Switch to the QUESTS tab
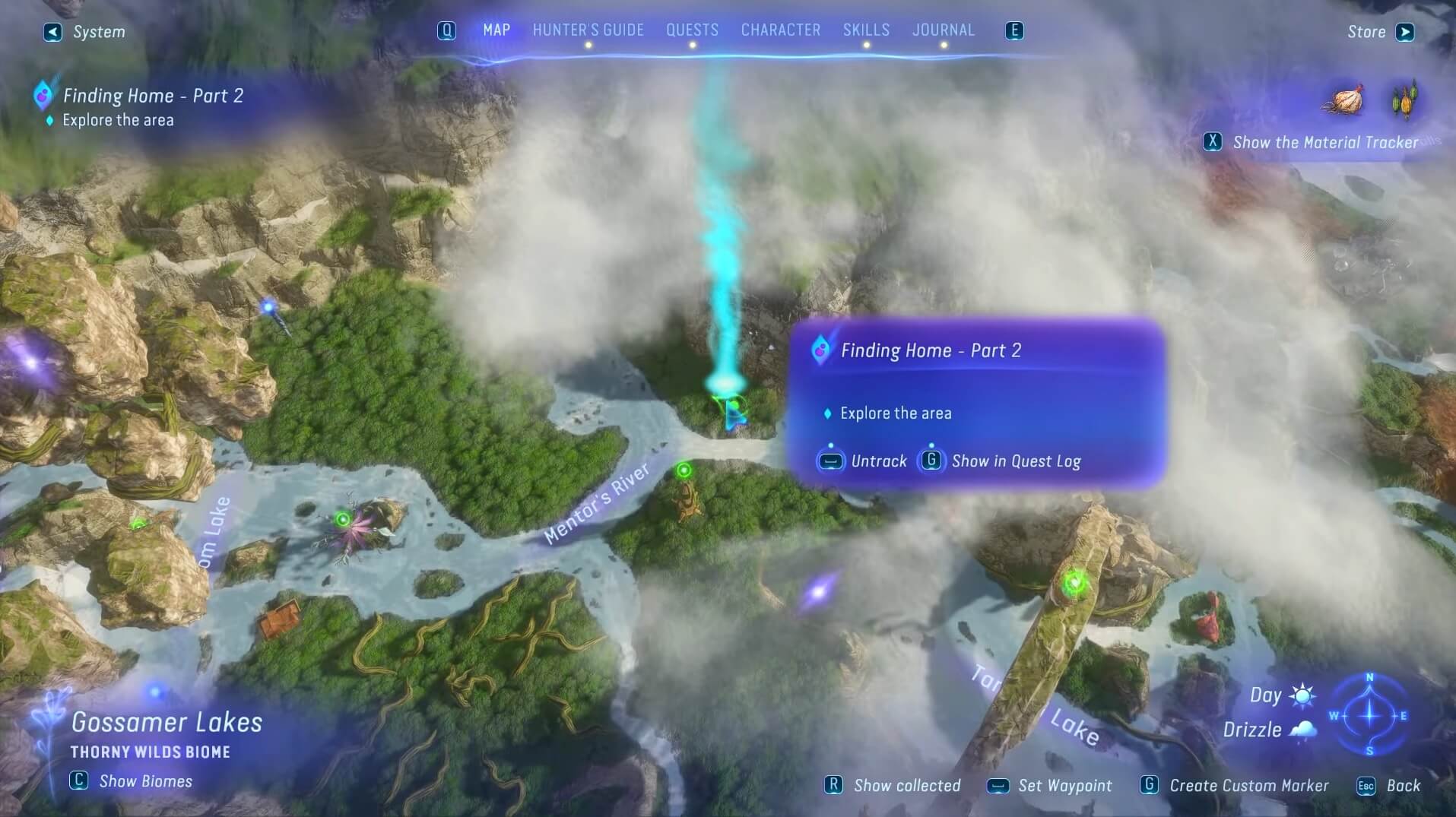The height and width of the screenshot is (817, 1456). pyautogui.click(x=692, y=30)
